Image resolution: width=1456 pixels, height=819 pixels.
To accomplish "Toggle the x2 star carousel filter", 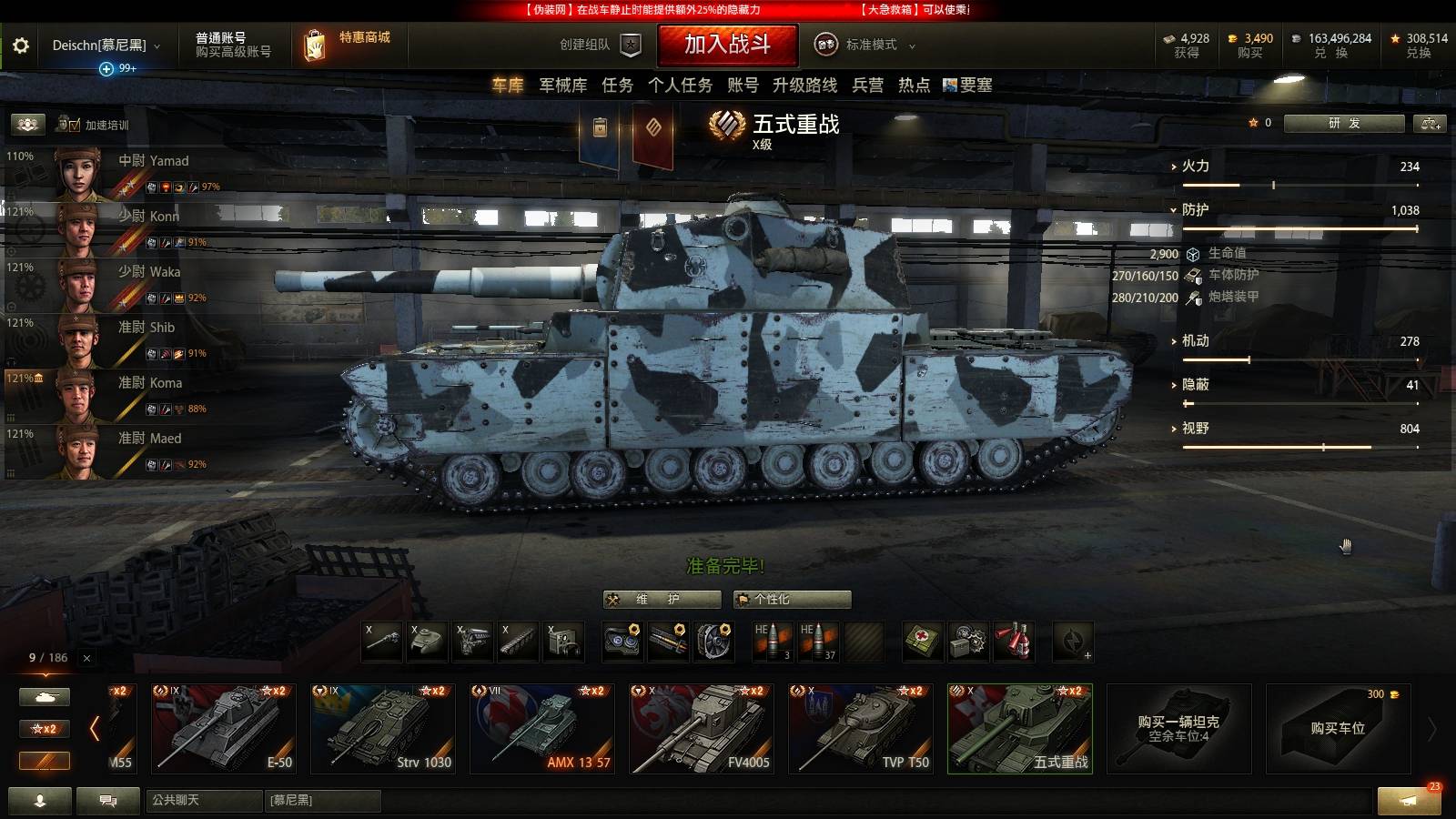I will tap(44, 729).
